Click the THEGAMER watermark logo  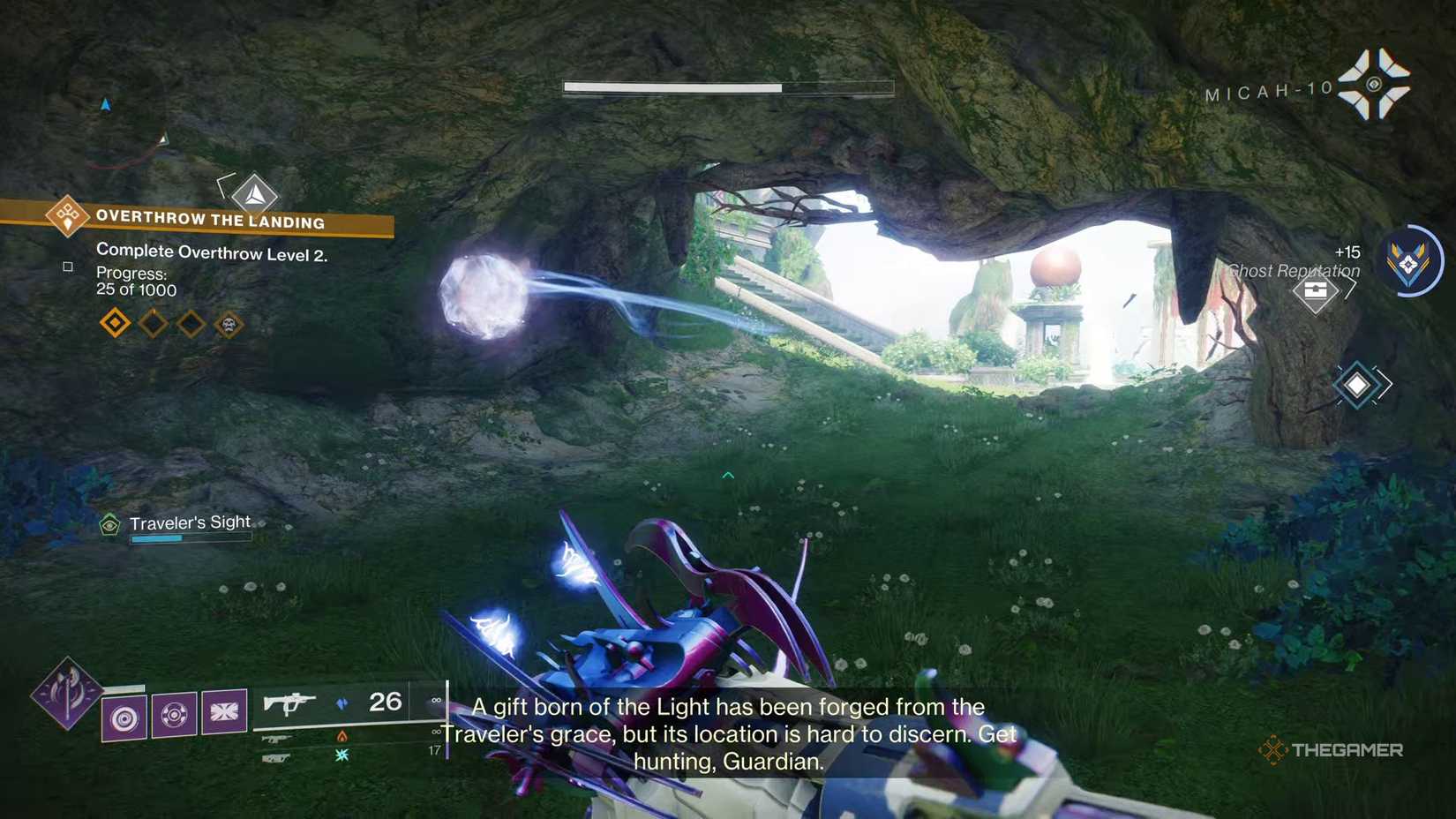pyautogui.click(x=1334, y=750)
